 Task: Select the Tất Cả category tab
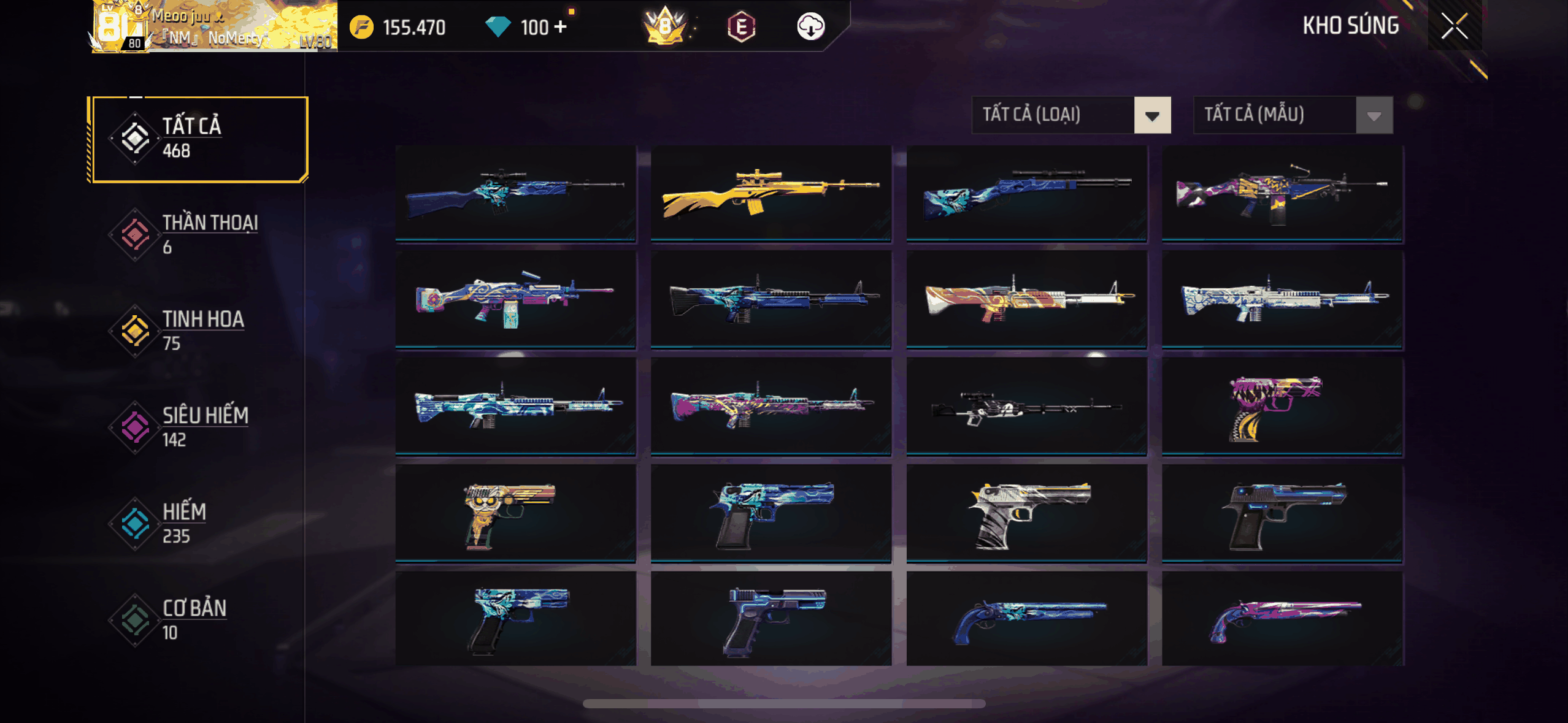click(198, 139)
